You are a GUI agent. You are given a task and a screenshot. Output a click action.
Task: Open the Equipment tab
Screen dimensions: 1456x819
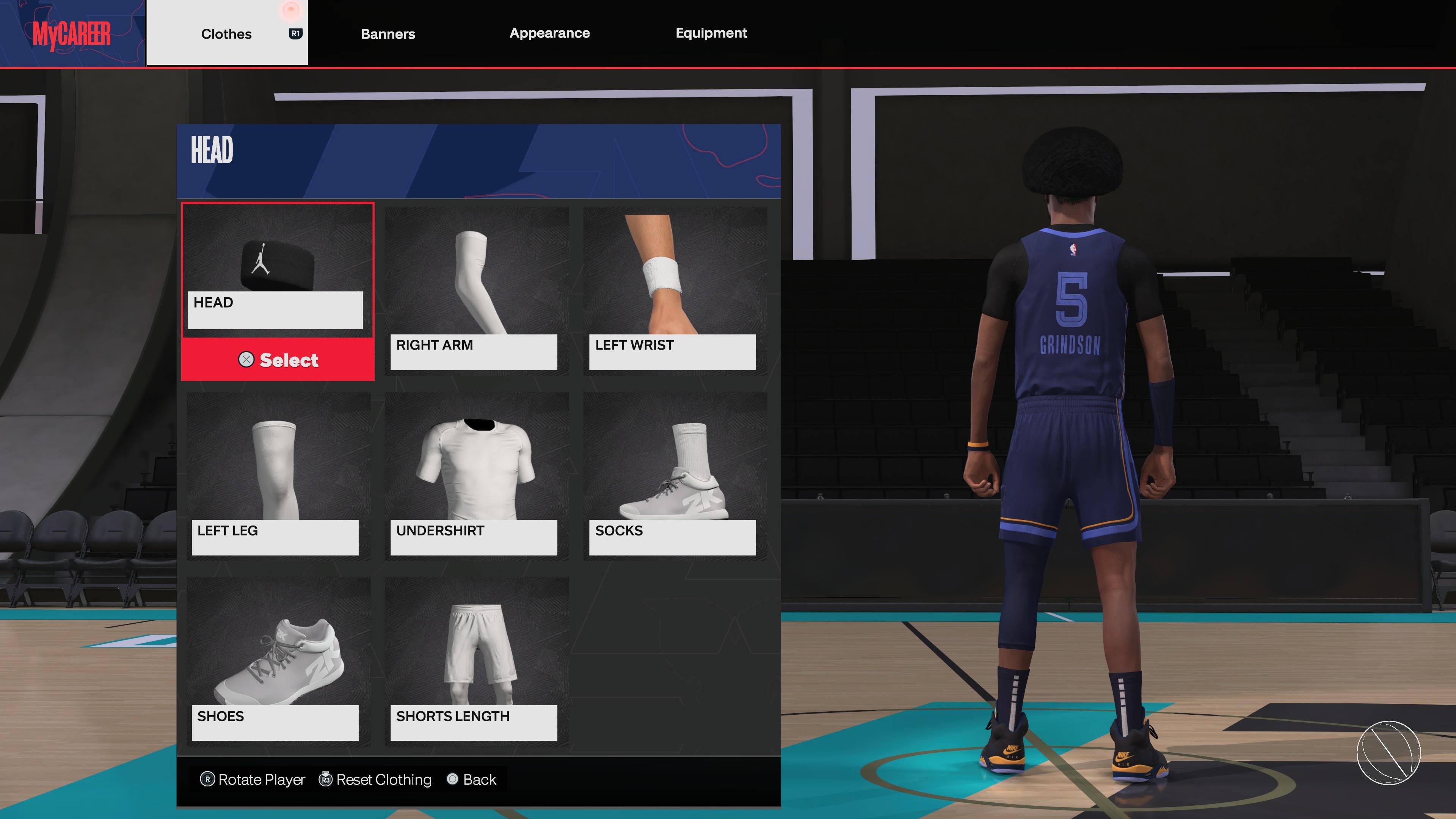point(711,33)
